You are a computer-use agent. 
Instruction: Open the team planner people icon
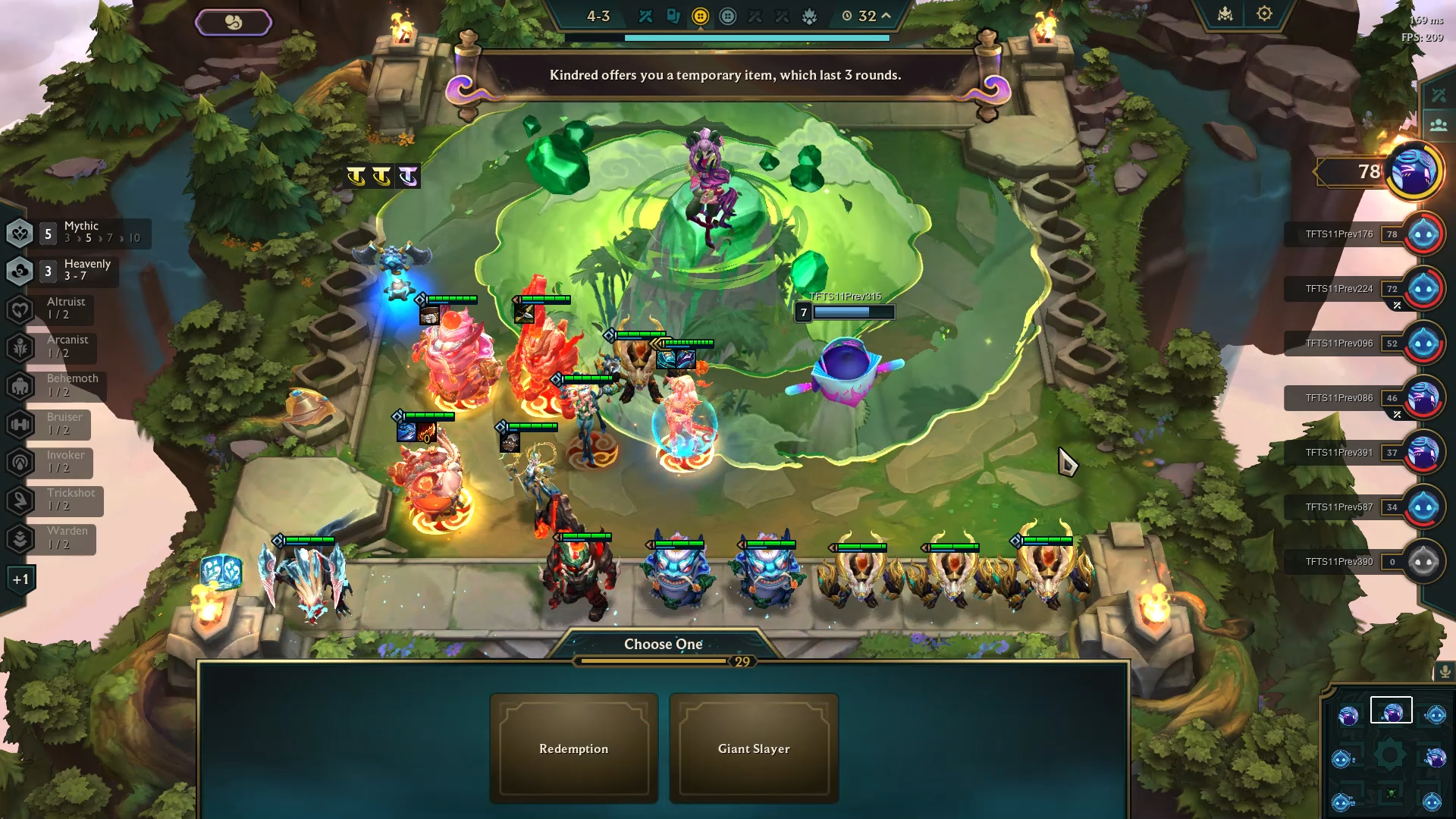1439,123
